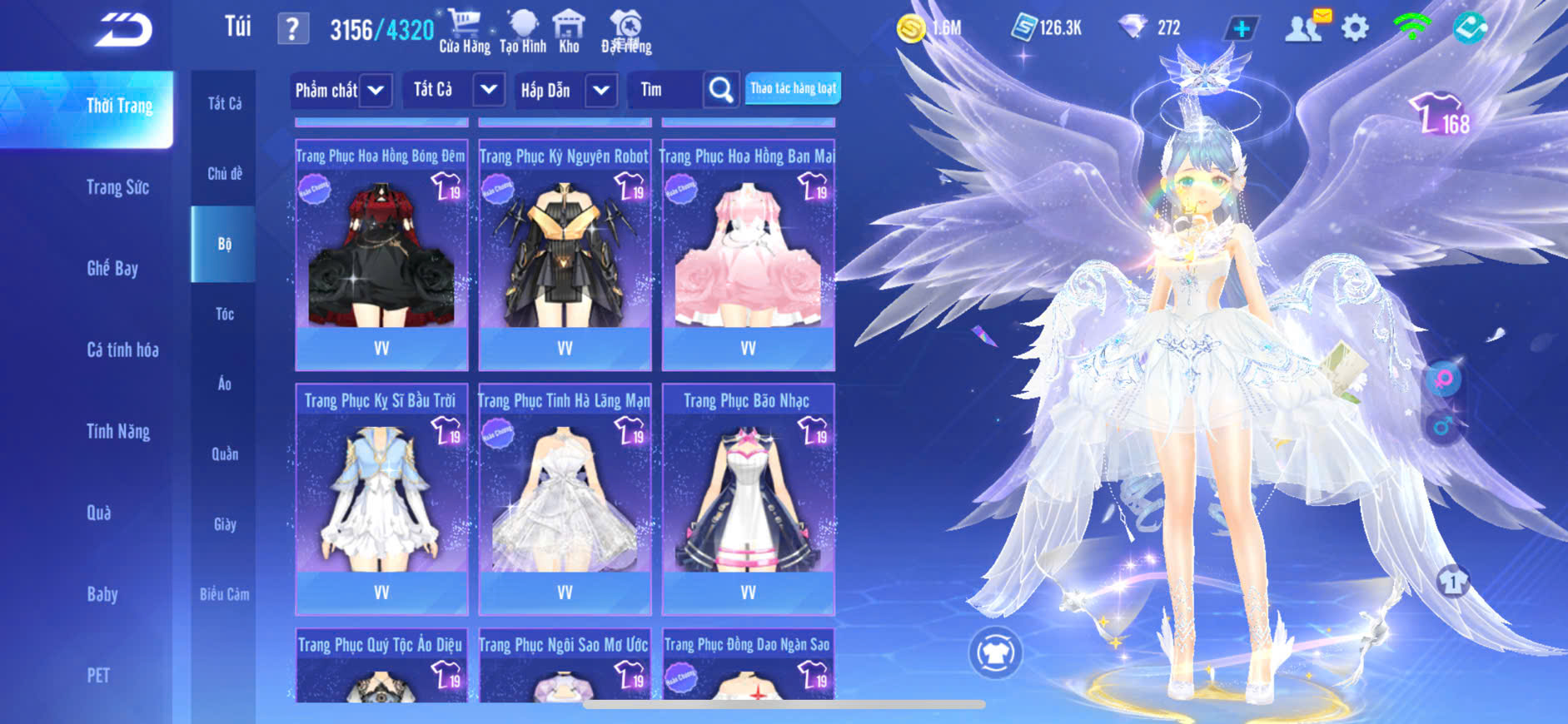Open Tạo Hình styling menu
1568x724 pixels.
click(523, 31)
